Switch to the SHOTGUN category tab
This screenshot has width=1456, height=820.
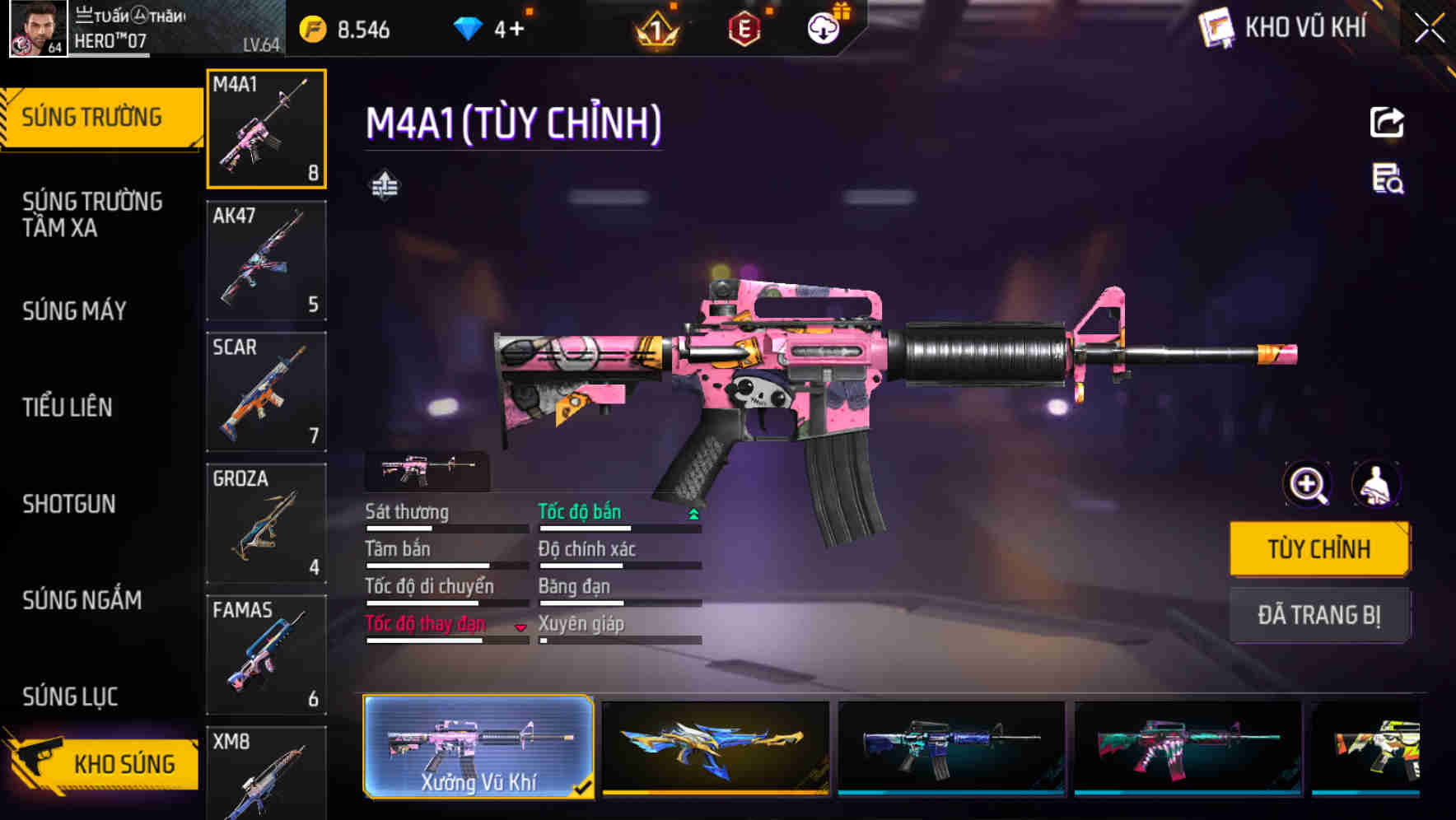[x=71, y=505]
